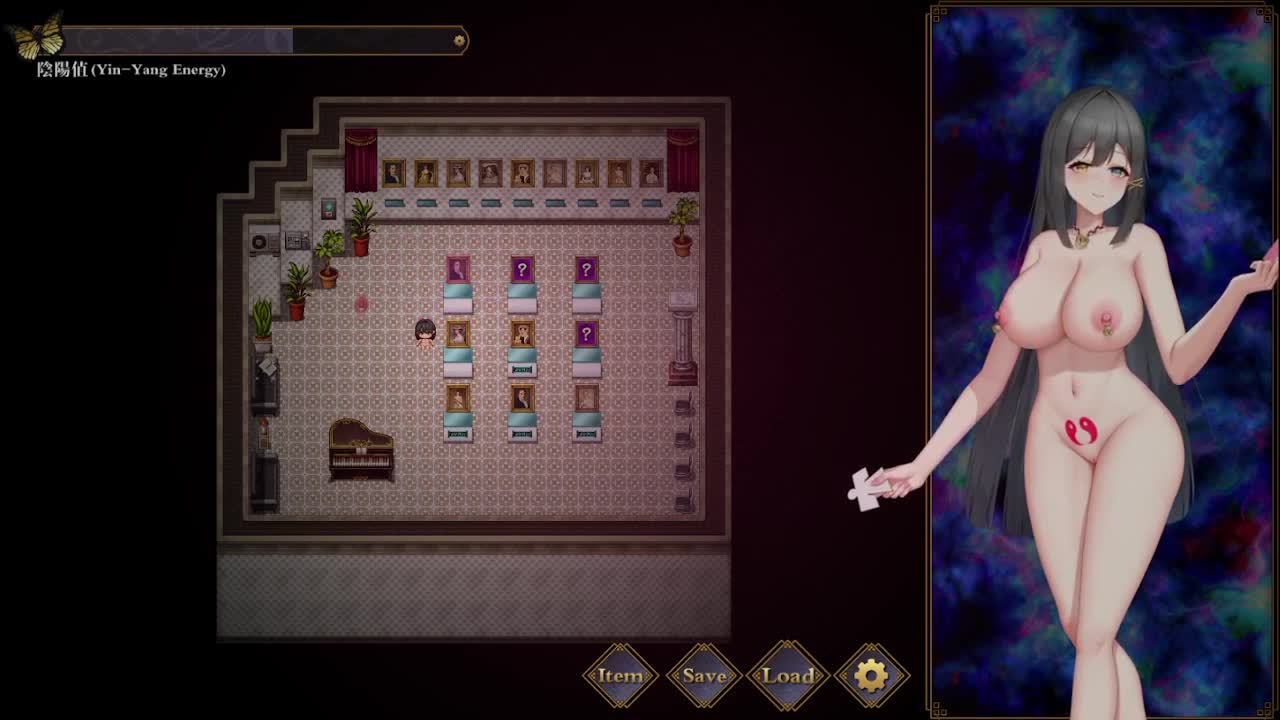Open settings with the gear icon

871,676
